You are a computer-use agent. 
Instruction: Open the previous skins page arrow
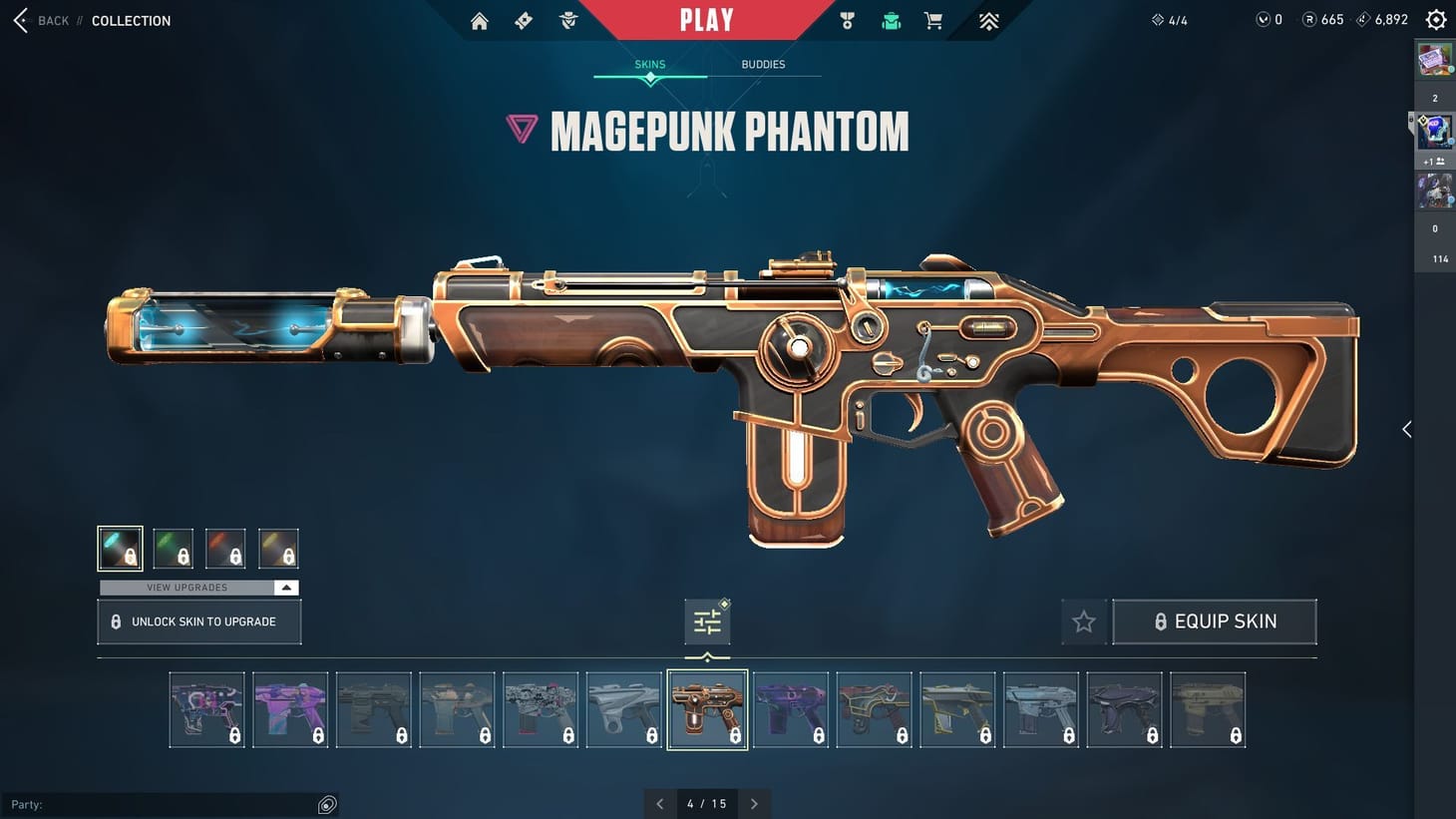point(659,803)
